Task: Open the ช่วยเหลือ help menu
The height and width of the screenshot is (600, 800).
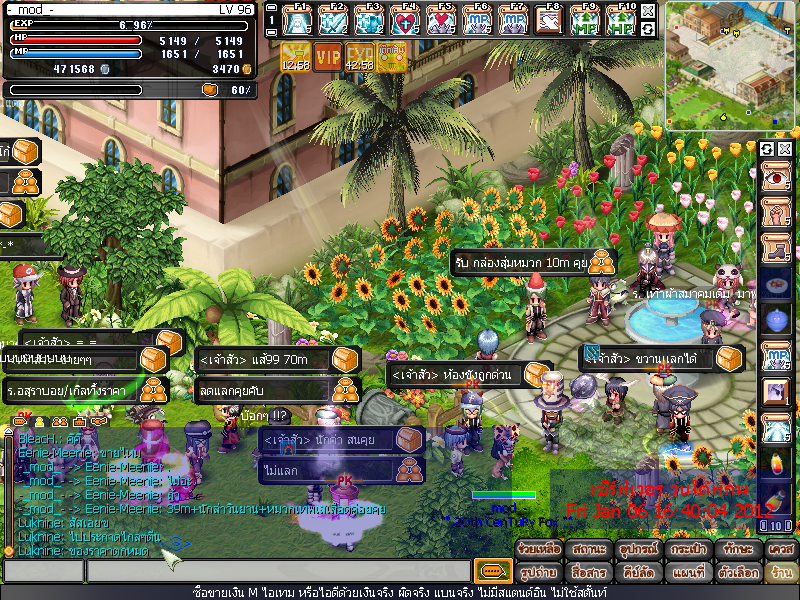Action: click(537, 550)
